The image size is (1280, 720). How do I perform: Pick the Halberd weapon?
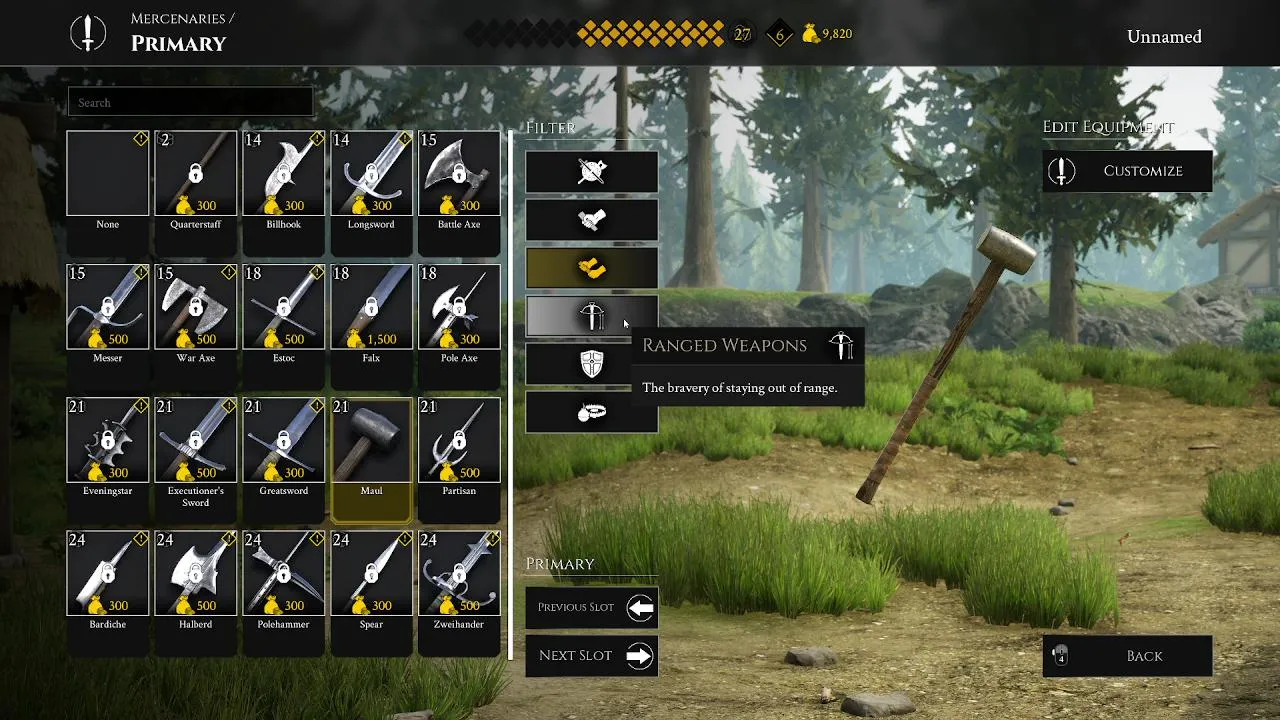tap(196, 574)
